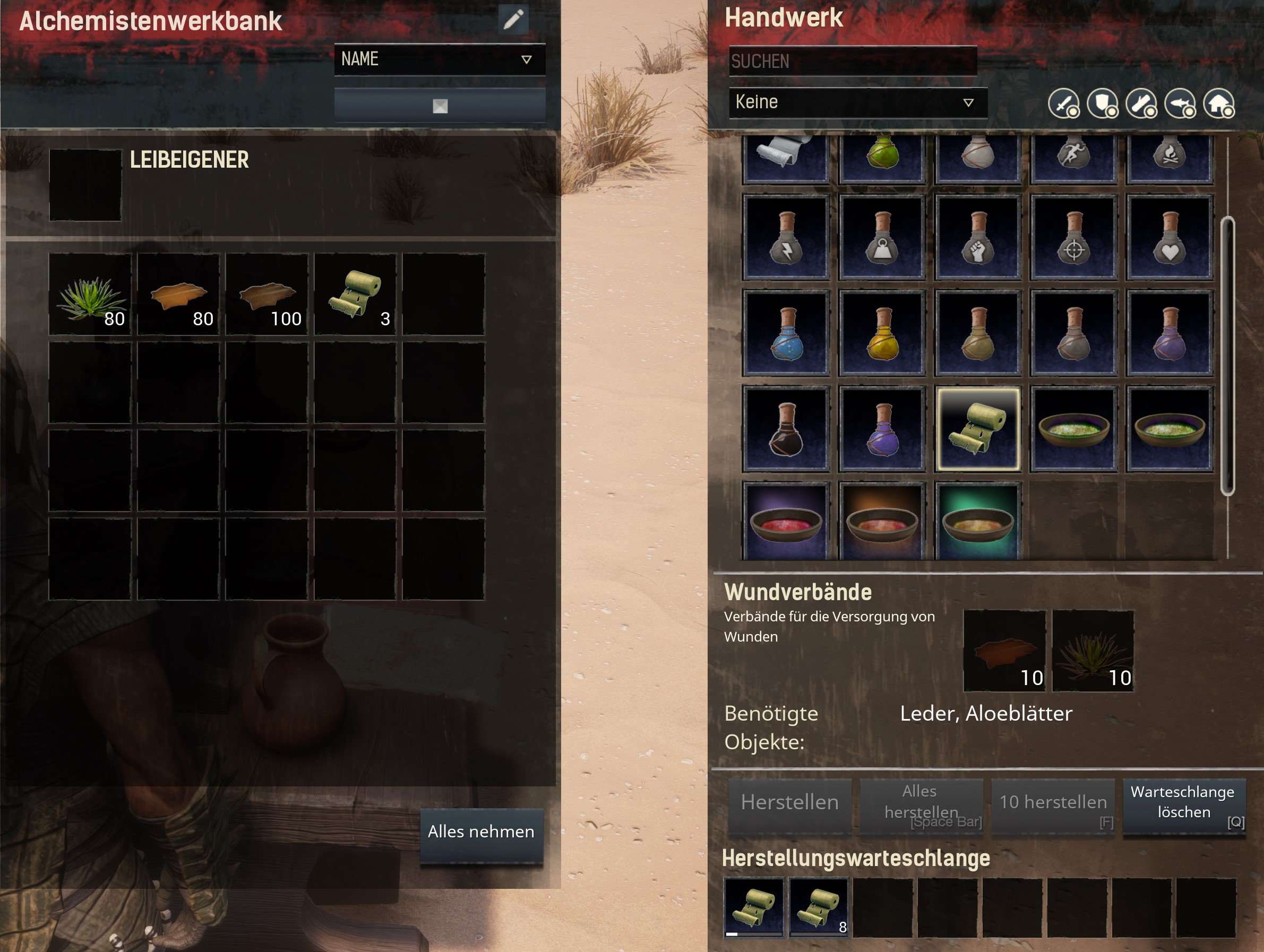Image resolution: width=1264 pixels, height=952 pixels.
Task: Click the Herstellen button
Action: [x=790, y=802]
